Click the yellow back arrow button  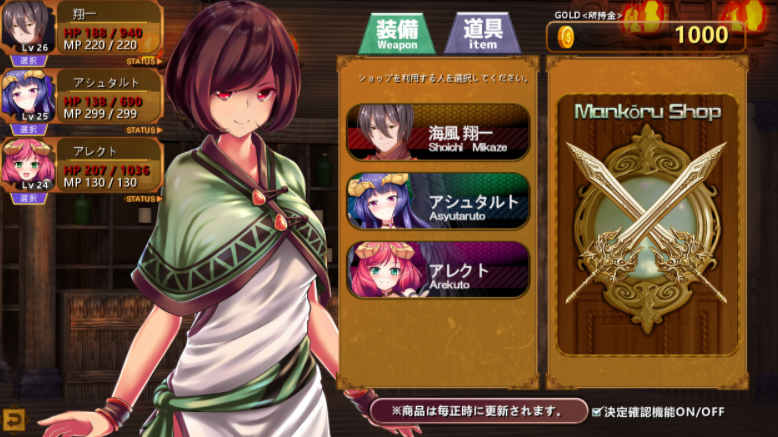pos(14,419)
